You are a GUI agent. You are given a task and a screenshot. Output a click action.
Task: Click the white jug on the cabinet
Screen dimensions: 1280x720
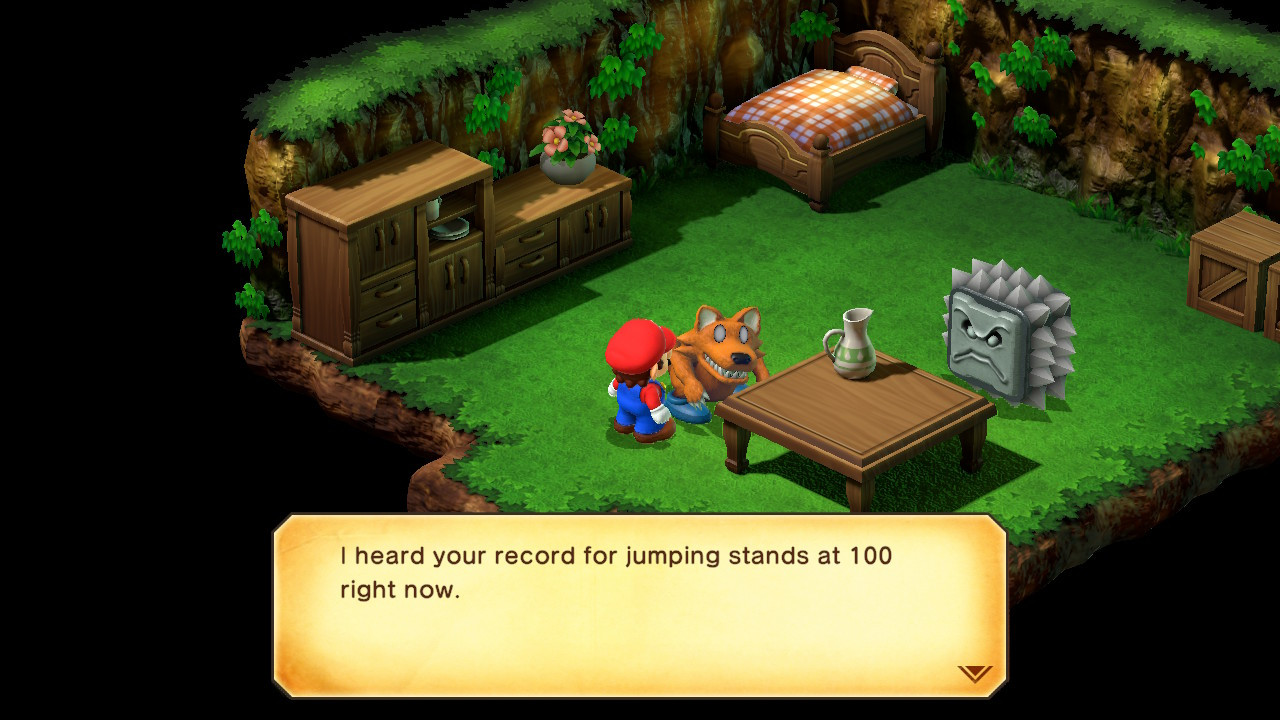click(431, 209)
